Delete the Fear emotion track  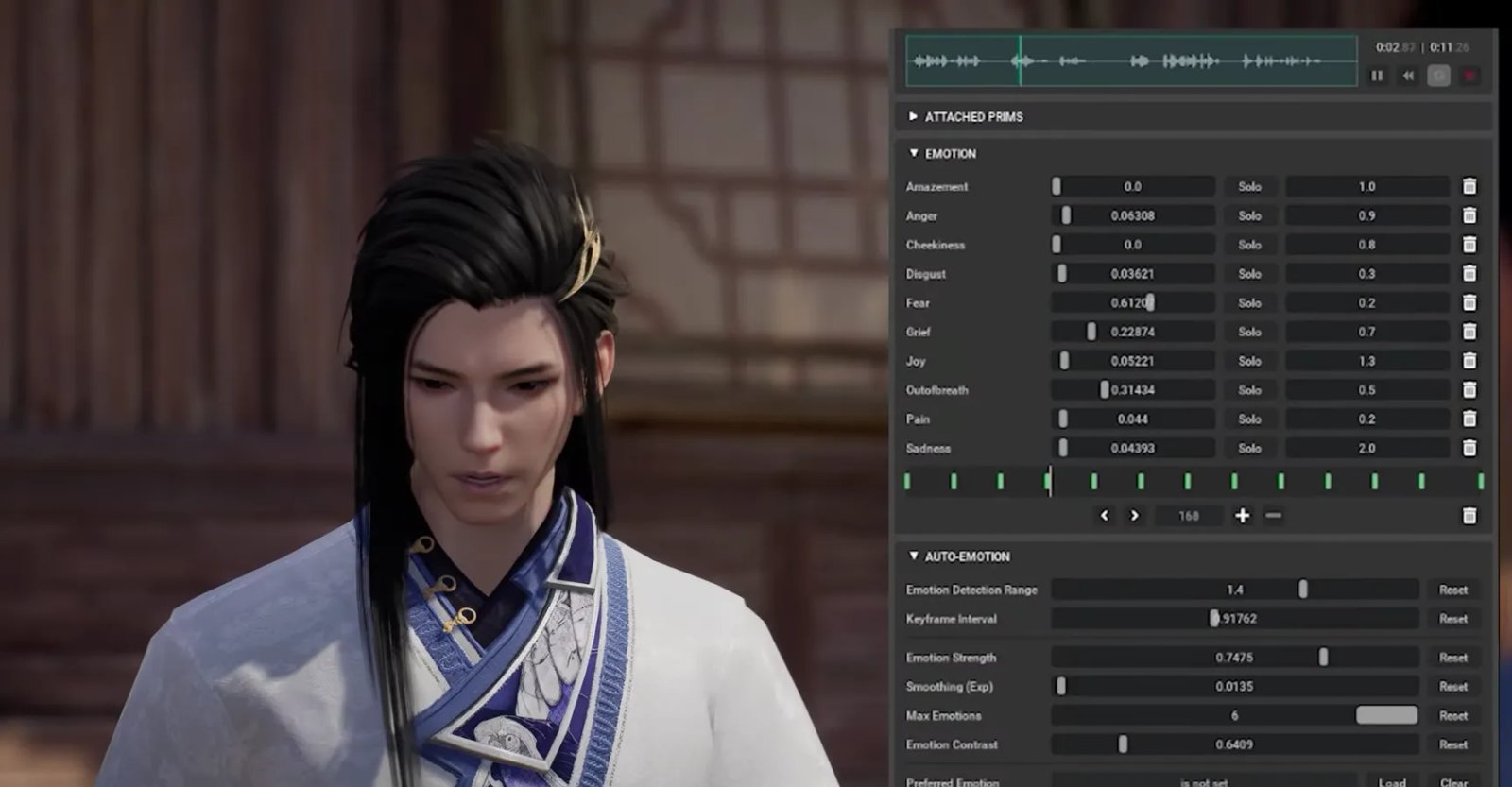click(1468, 302)
